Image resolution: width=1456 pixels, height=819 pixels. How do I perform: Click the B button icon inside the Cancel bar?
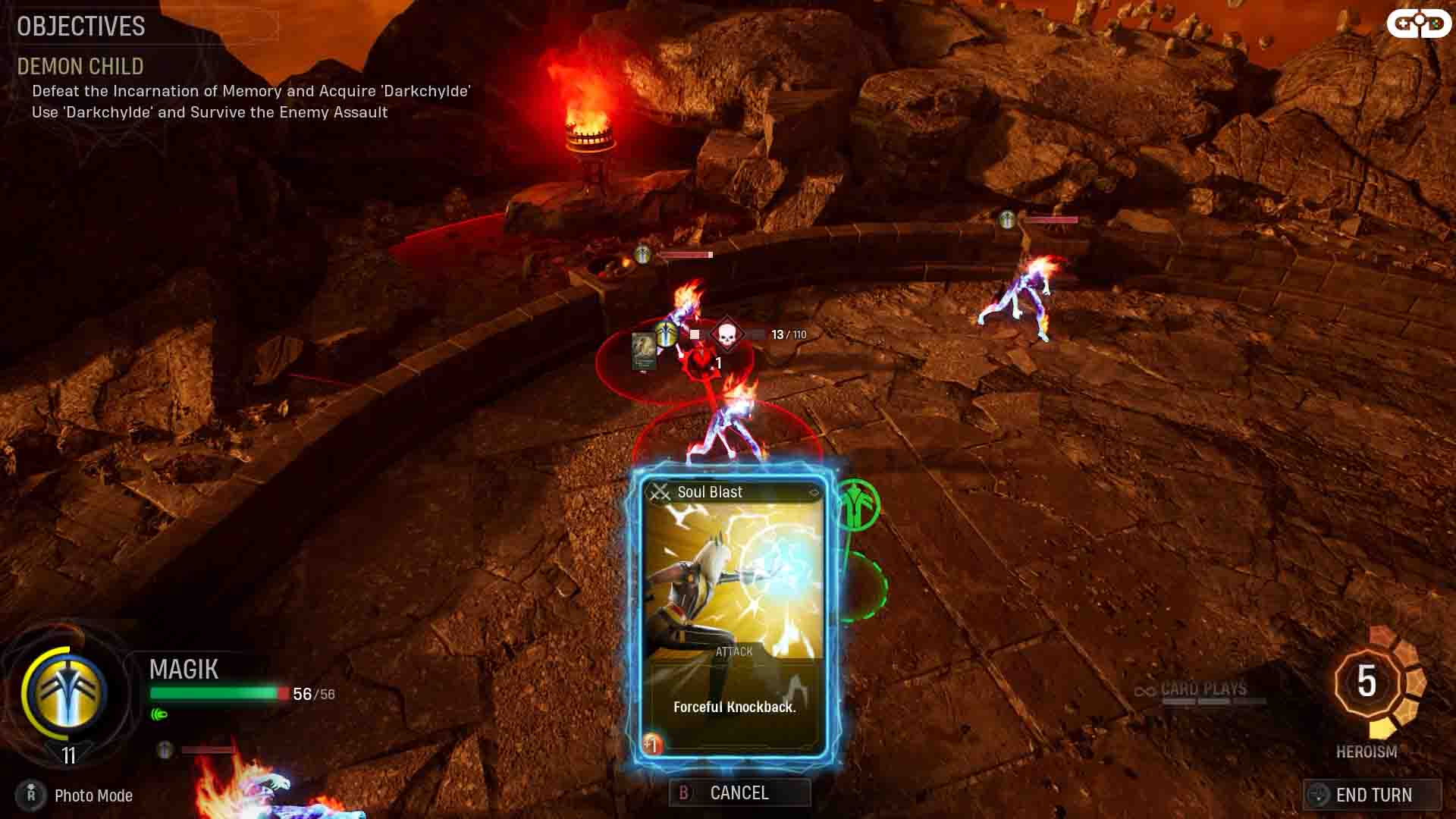683,793
